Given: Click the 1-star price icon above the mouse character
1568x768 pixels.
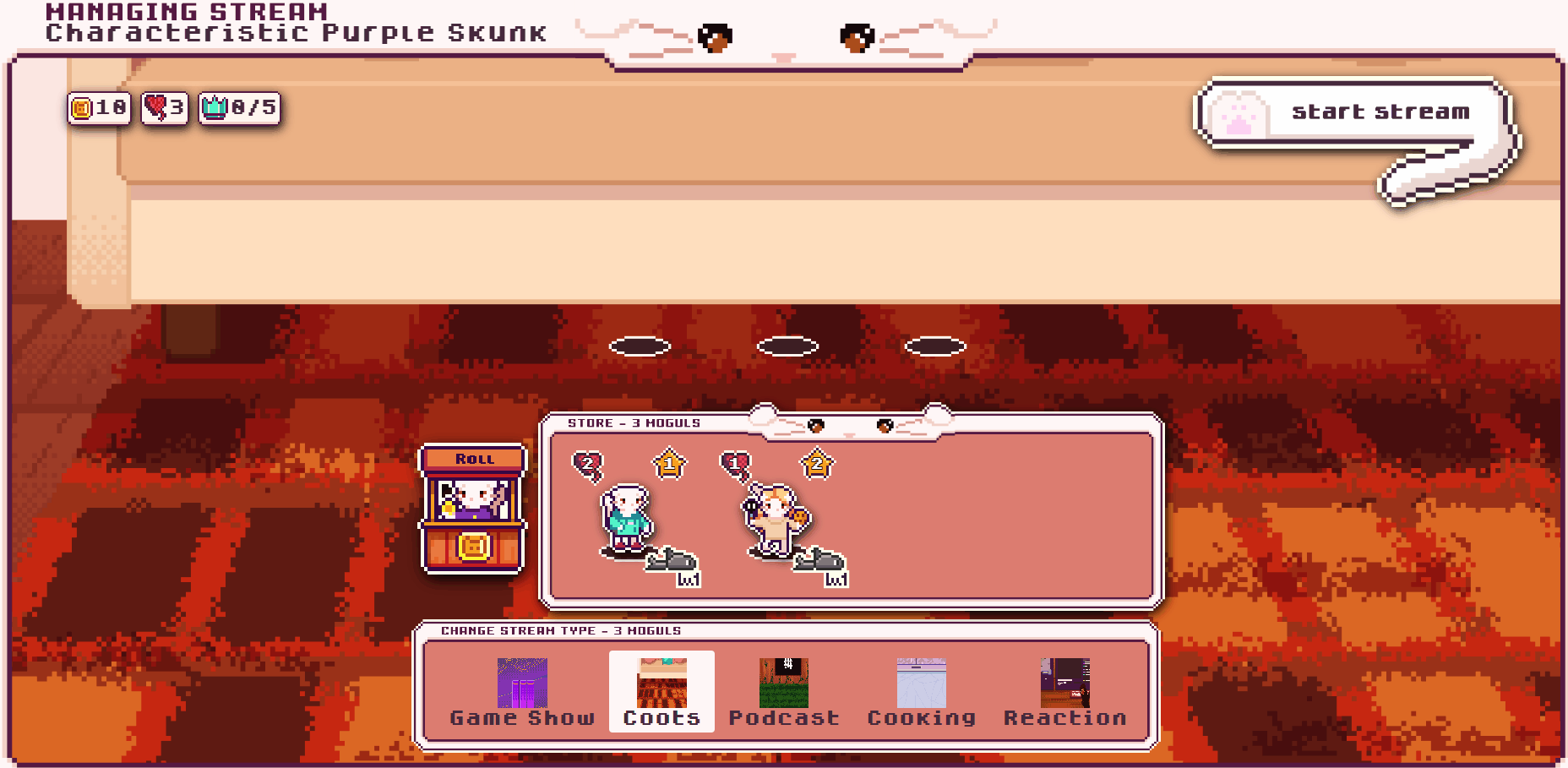Looking at the screenshot, I should (x=667, y=462).
